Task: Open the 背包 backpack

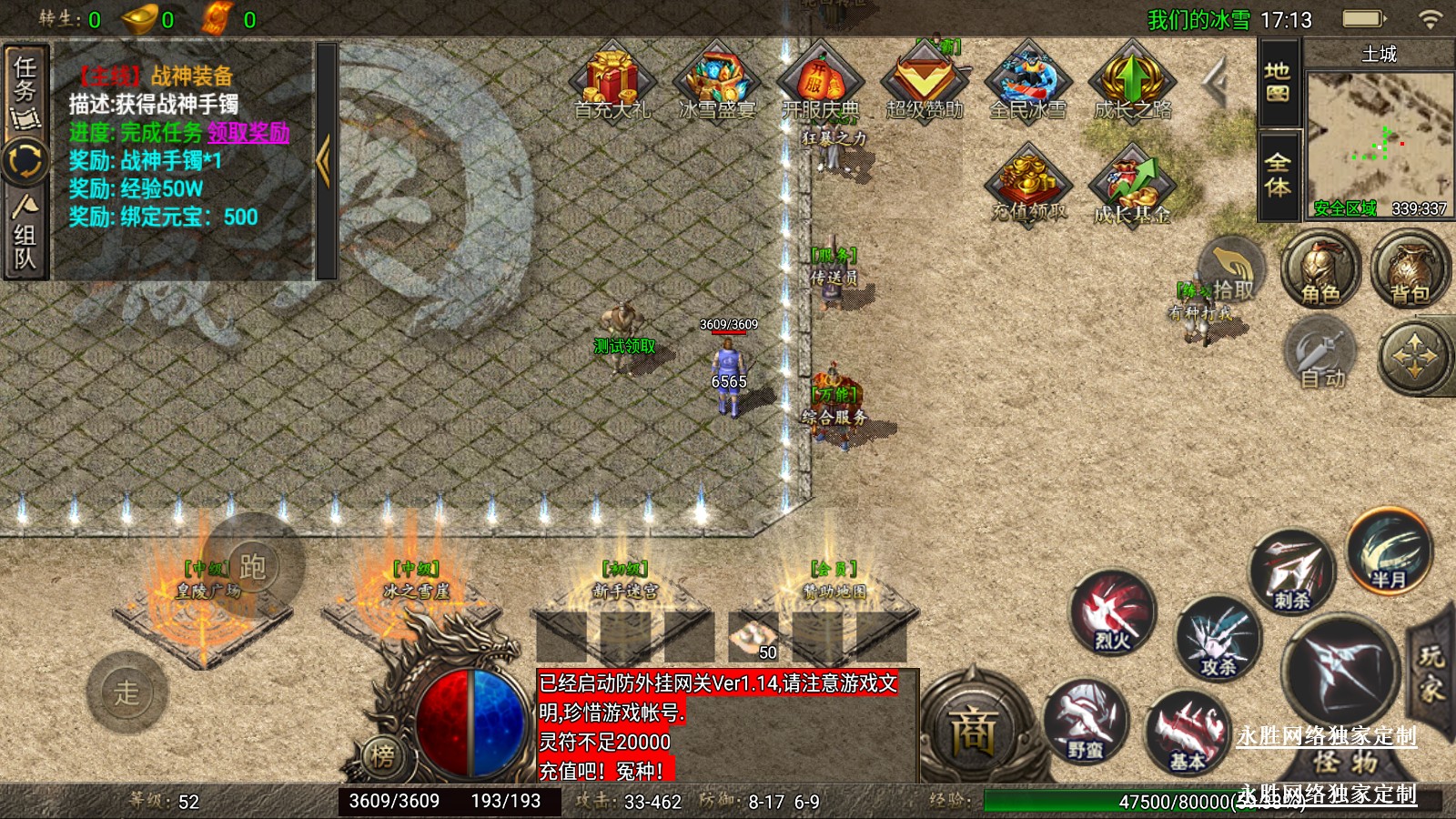Action: point(1410,270)
